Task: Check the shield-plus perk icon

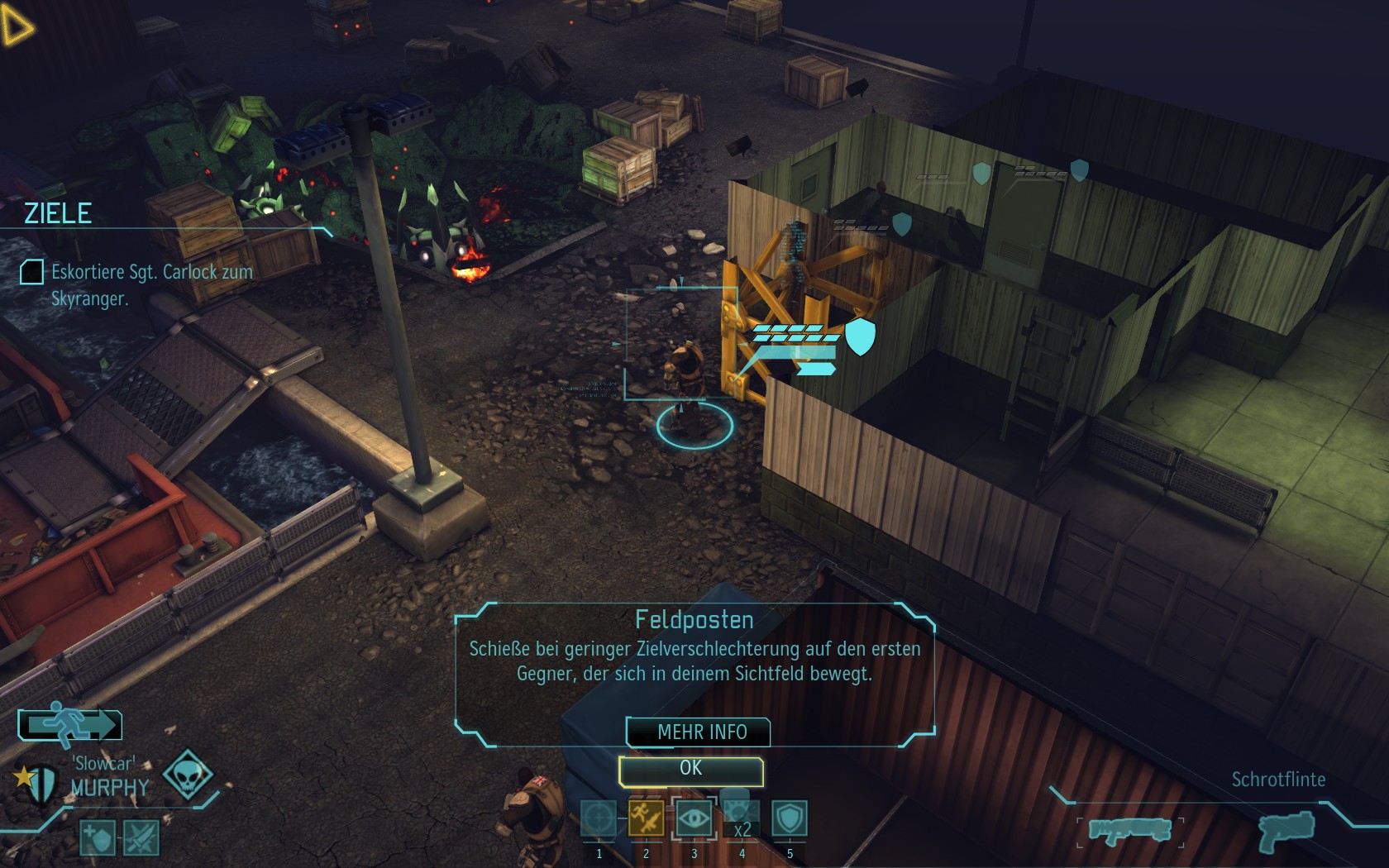Action: tap(97, 838)
